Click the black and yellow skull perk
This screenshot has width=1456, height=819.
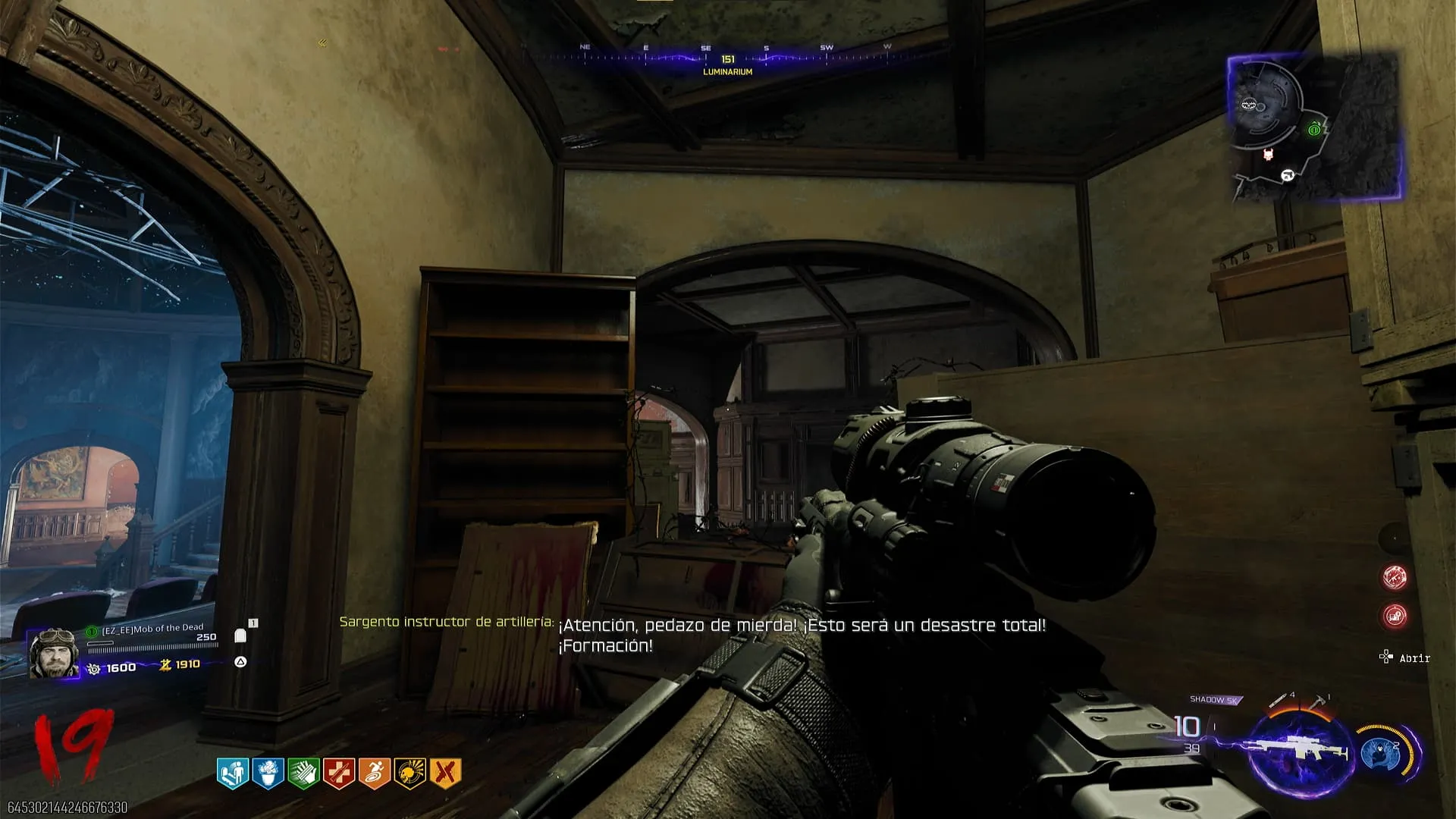point(409,773)
